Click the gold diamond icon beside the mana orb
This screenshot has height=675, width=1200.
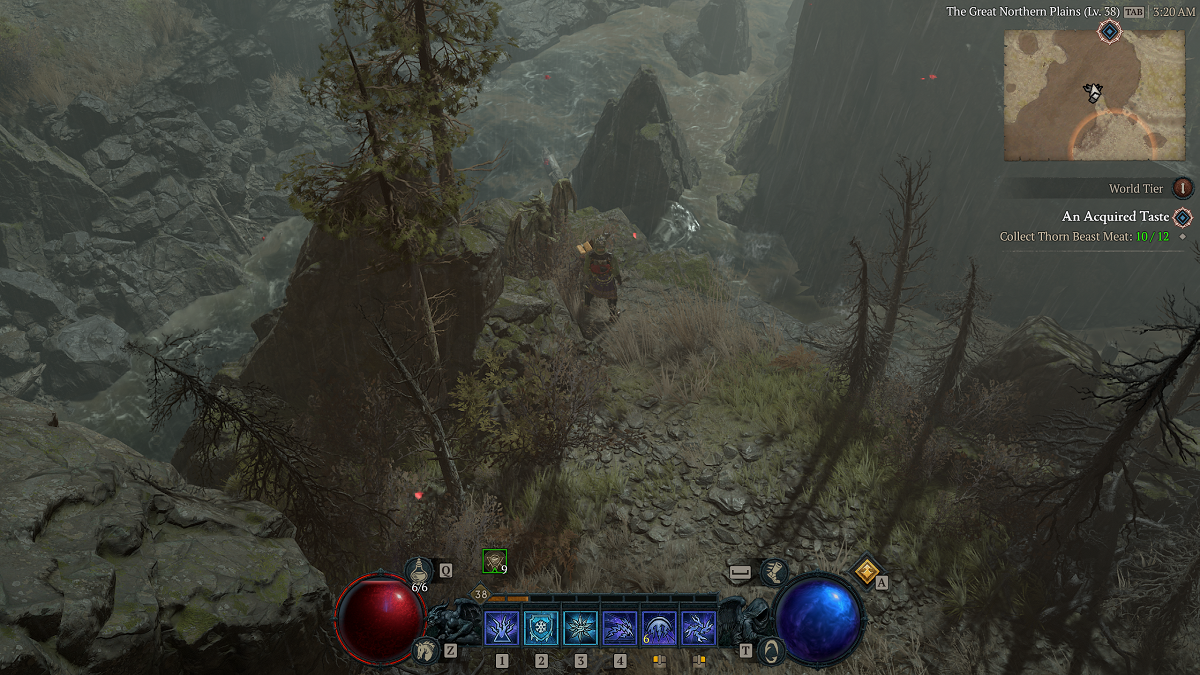tap(865, 570)
